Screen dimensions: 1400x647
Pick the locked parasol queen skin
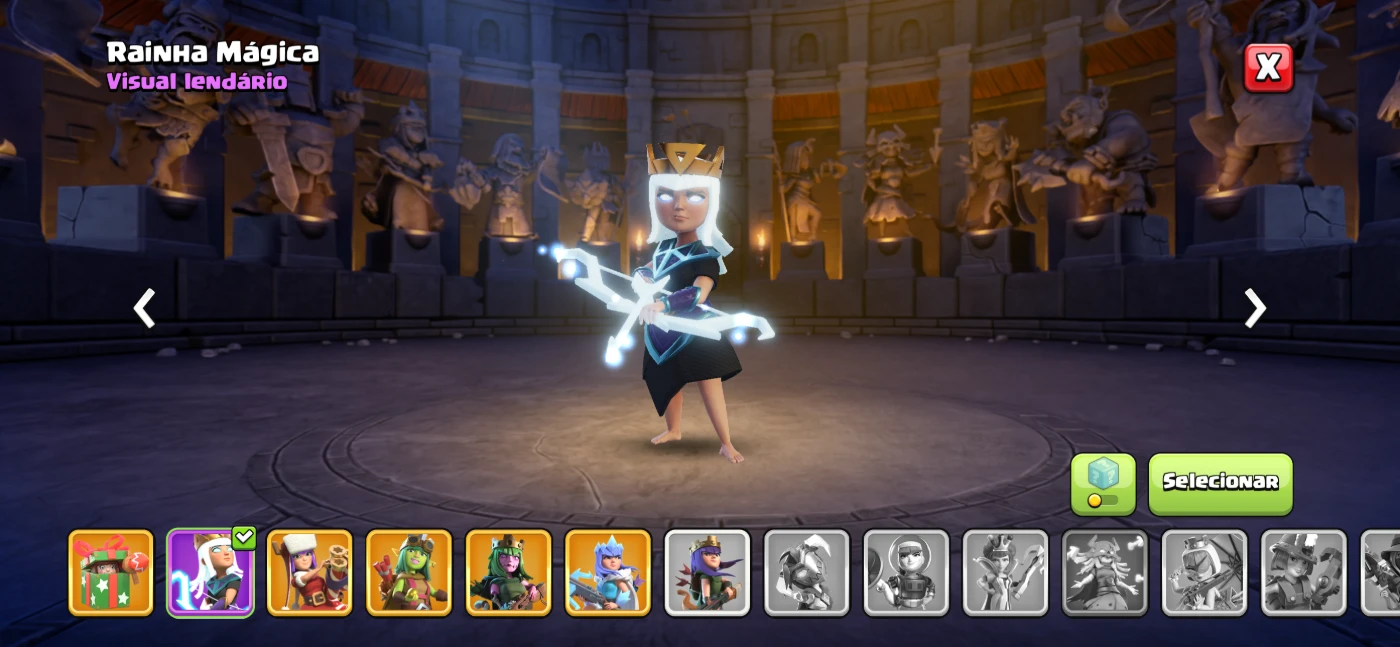(x=1204, y=572)
